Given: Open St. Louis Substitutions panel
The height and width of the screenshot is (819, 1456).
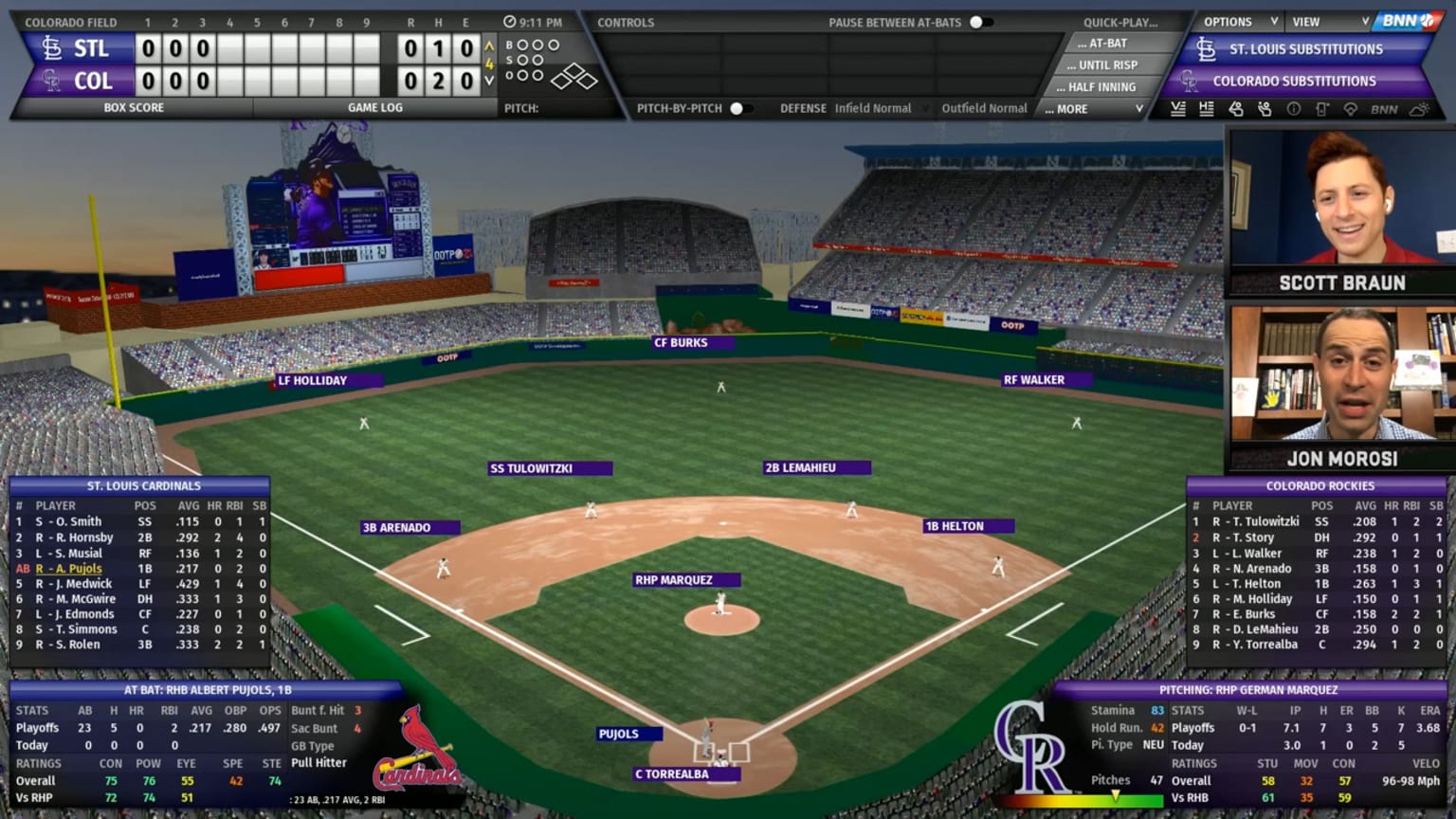Looking at the screenshot, I should tap(1304, 48).
